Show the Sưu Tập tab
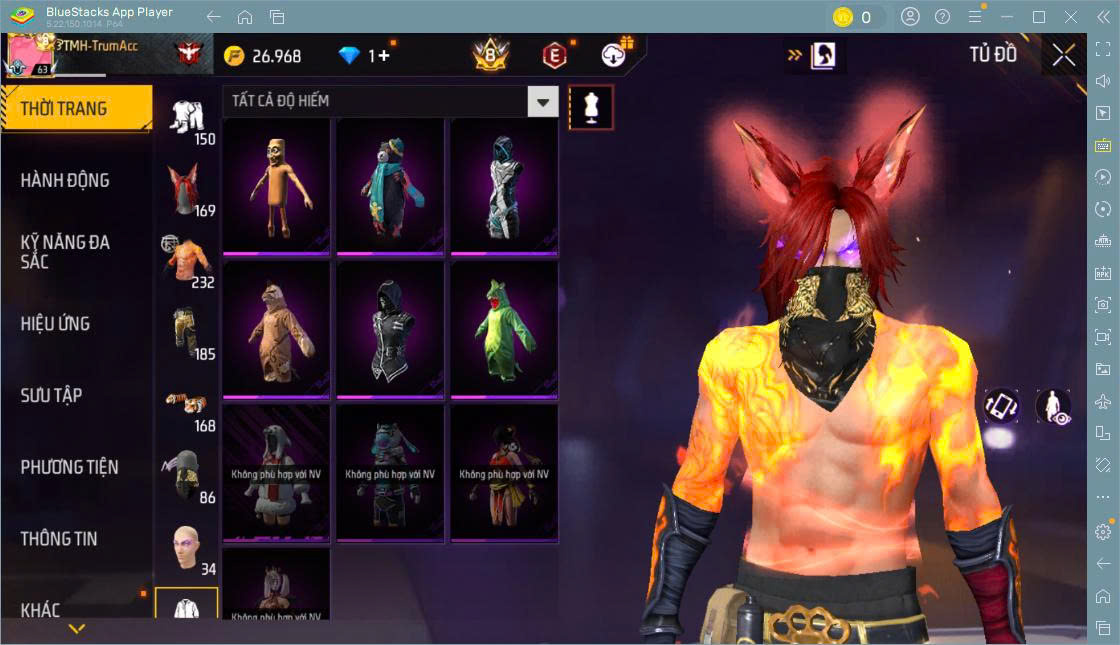This screenshot has height=645, width=1120. [52, 395]
